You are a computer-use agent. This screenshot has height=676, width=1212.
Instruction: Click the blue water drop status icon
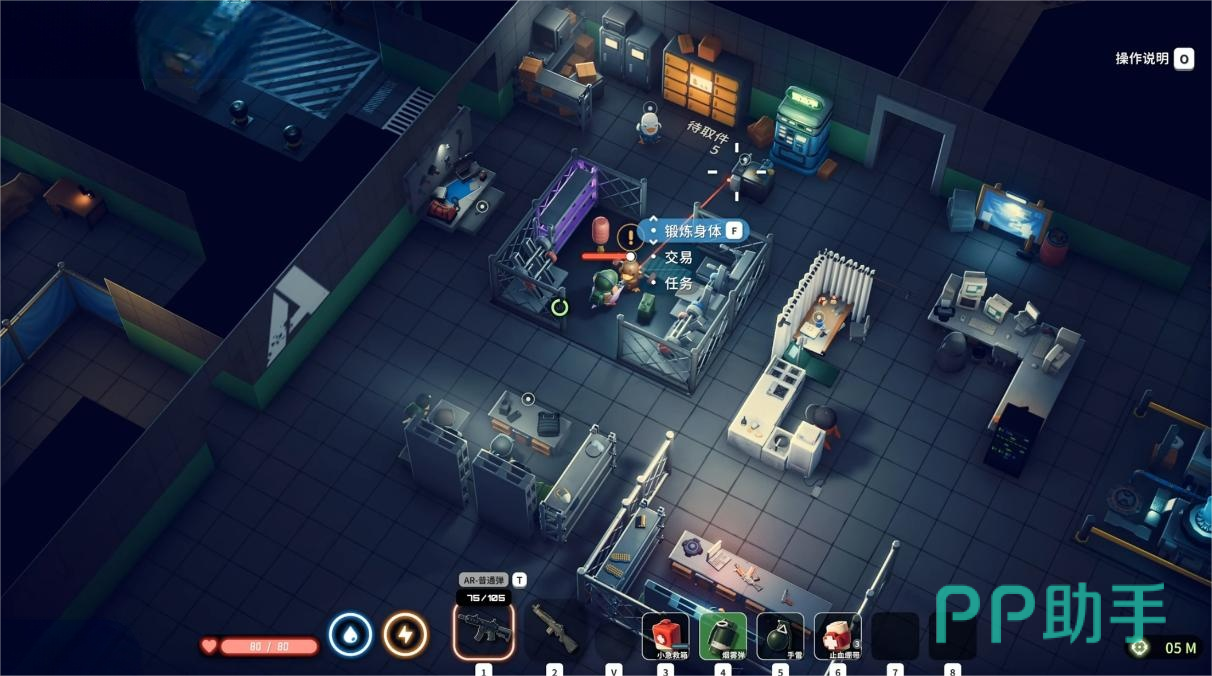pyautogui.click(x=350, y=635)
